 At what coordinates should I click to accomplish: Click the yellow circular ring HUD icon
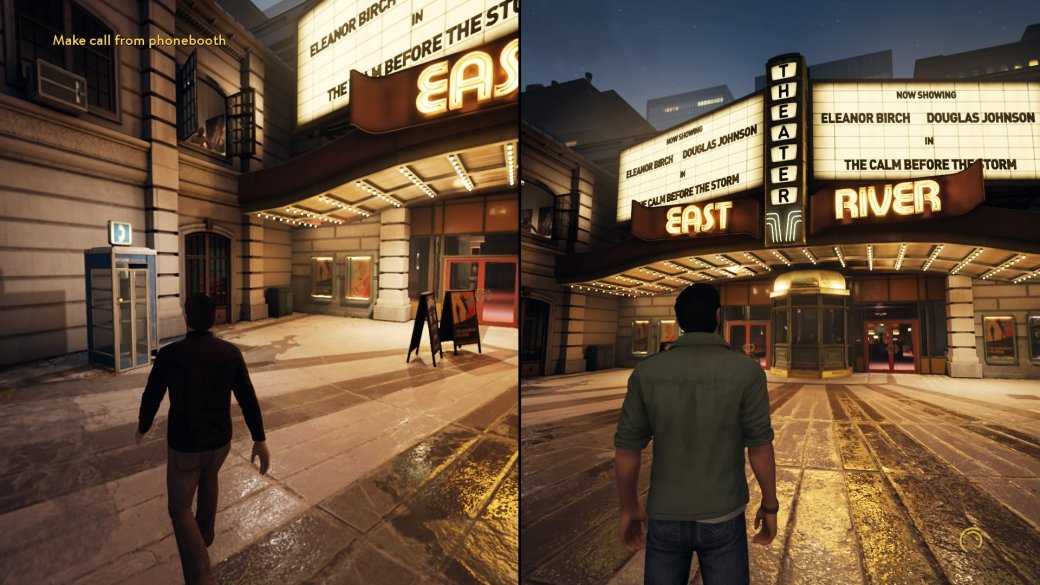tap(970, 541)
